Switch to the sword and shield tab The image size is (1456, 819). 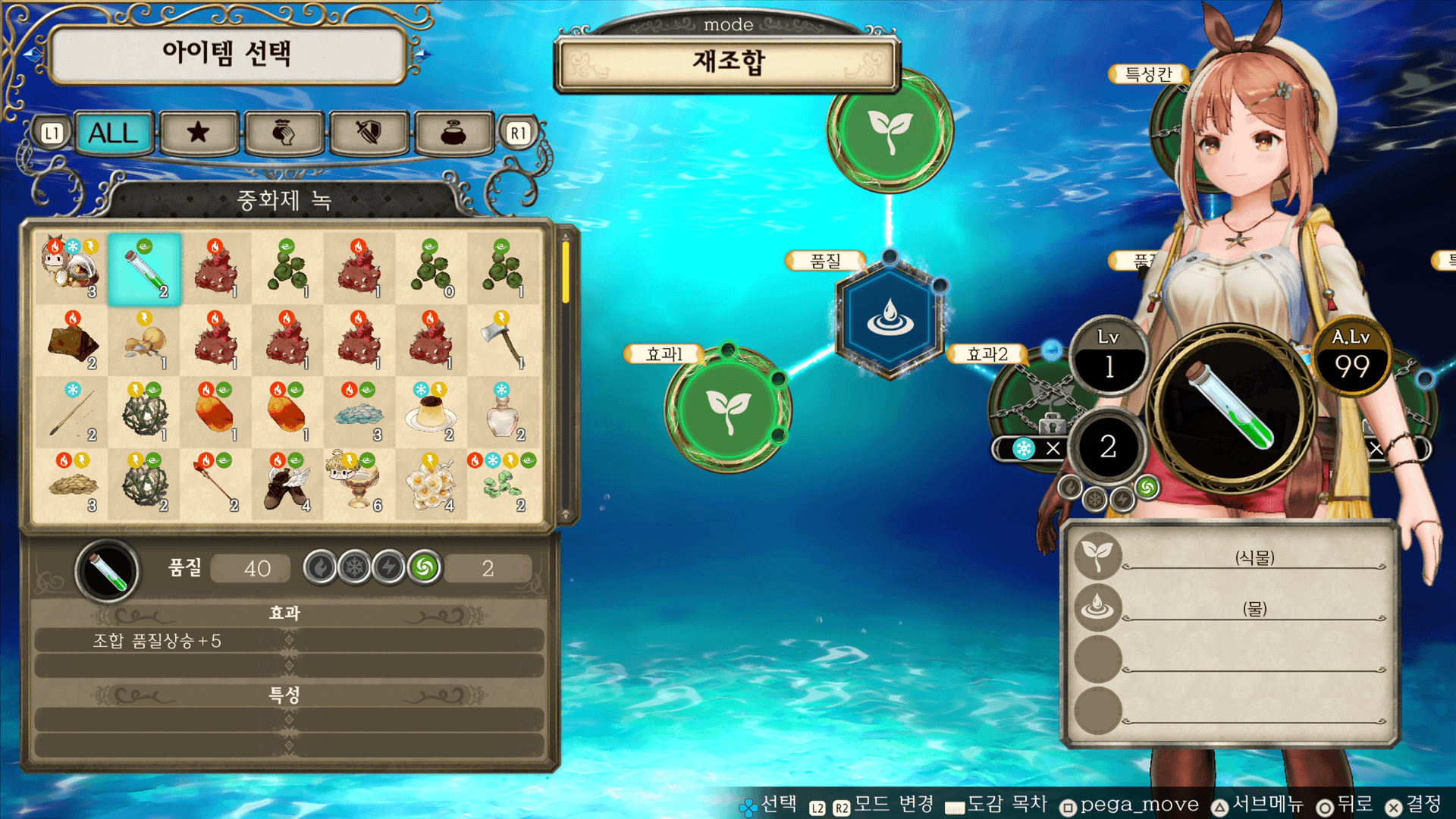(369, 133)
